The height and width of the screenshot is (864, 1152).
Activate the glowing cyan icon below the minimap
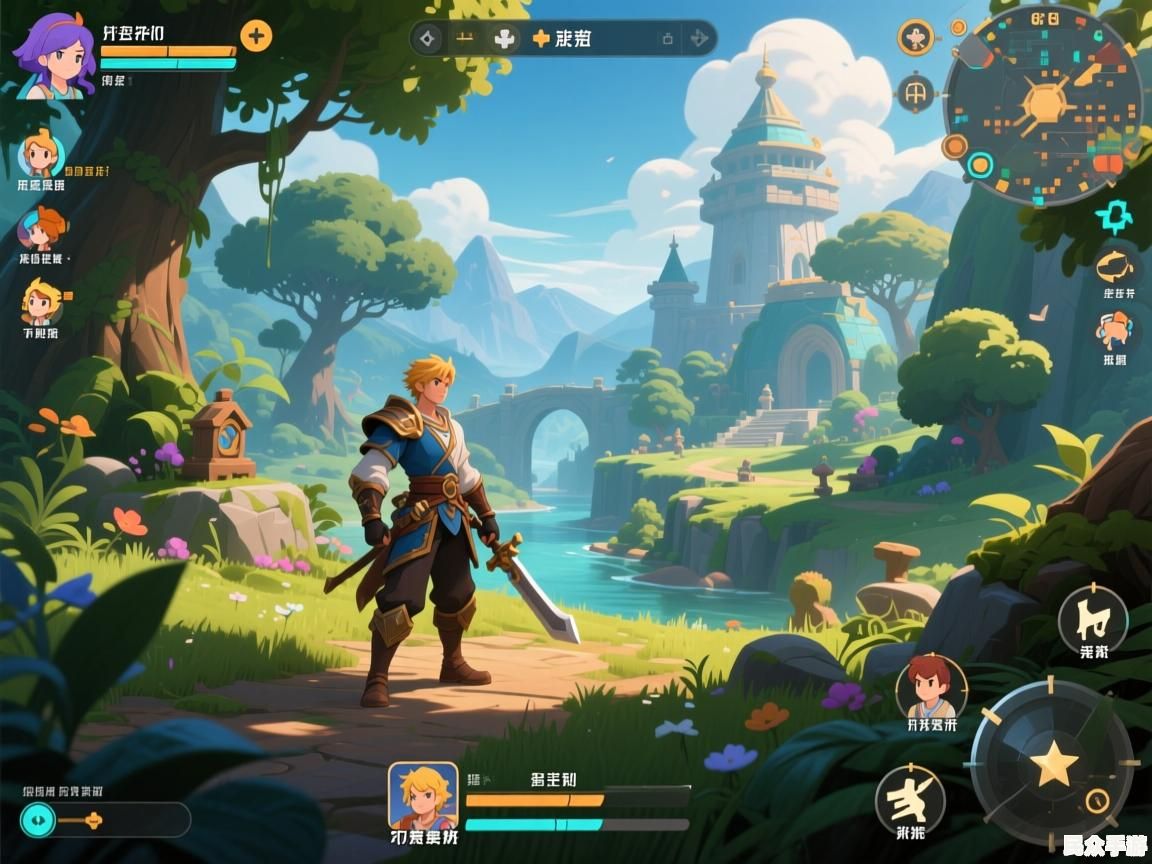(x=1112, y=215)
